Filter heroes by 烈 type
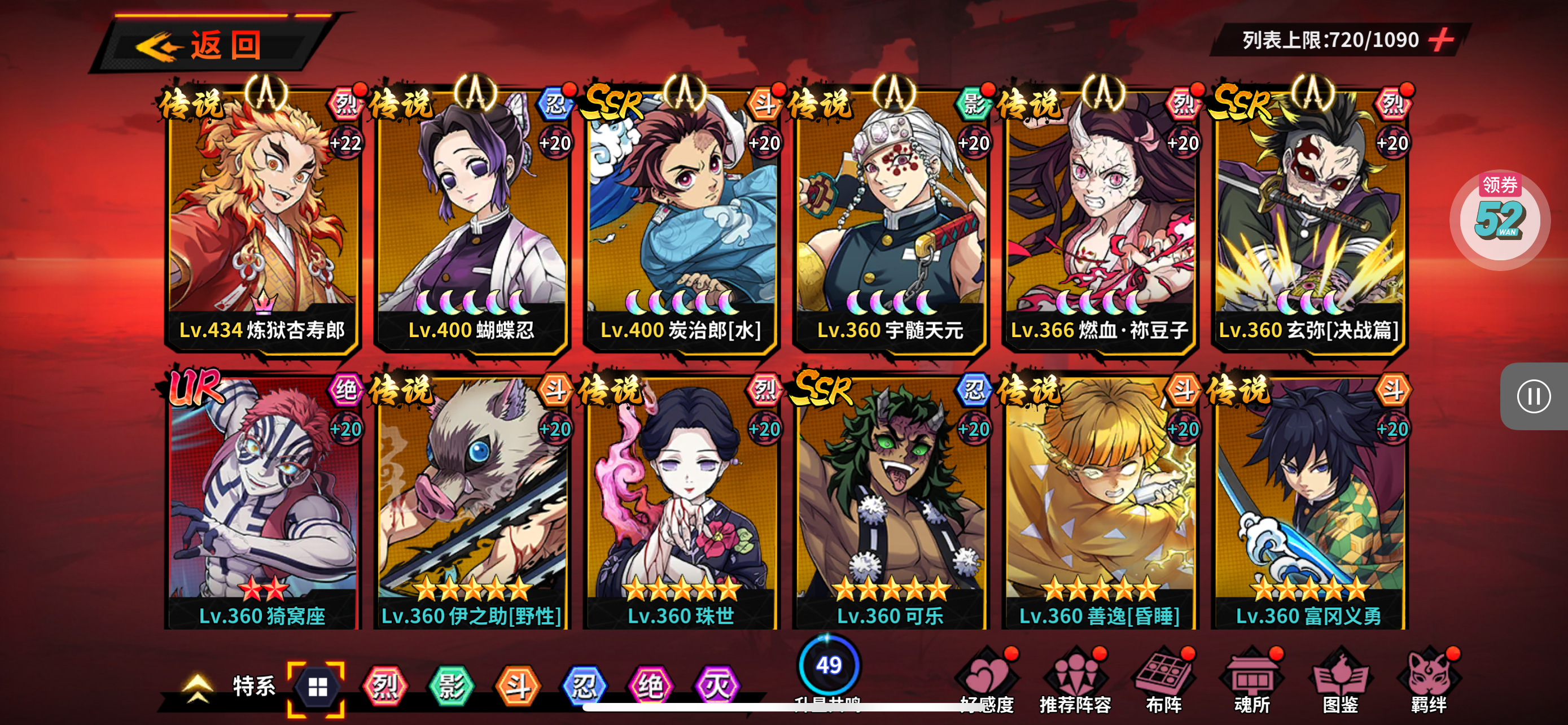Screen dimensions: 1568x725 (385, 687)
